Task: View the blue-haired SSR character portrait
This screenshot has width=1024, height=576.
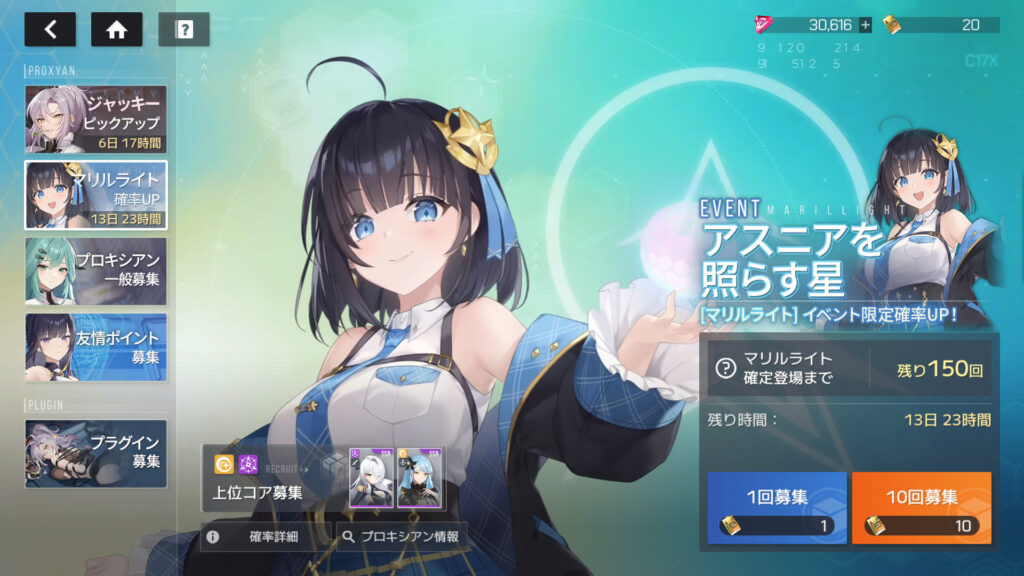Action: point(418,478)
